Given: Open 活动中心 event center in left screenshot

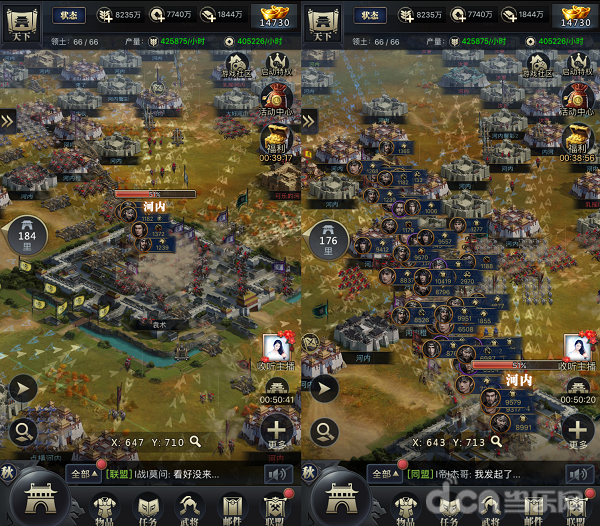Looking at the screenshot, I should click(277, 101).
